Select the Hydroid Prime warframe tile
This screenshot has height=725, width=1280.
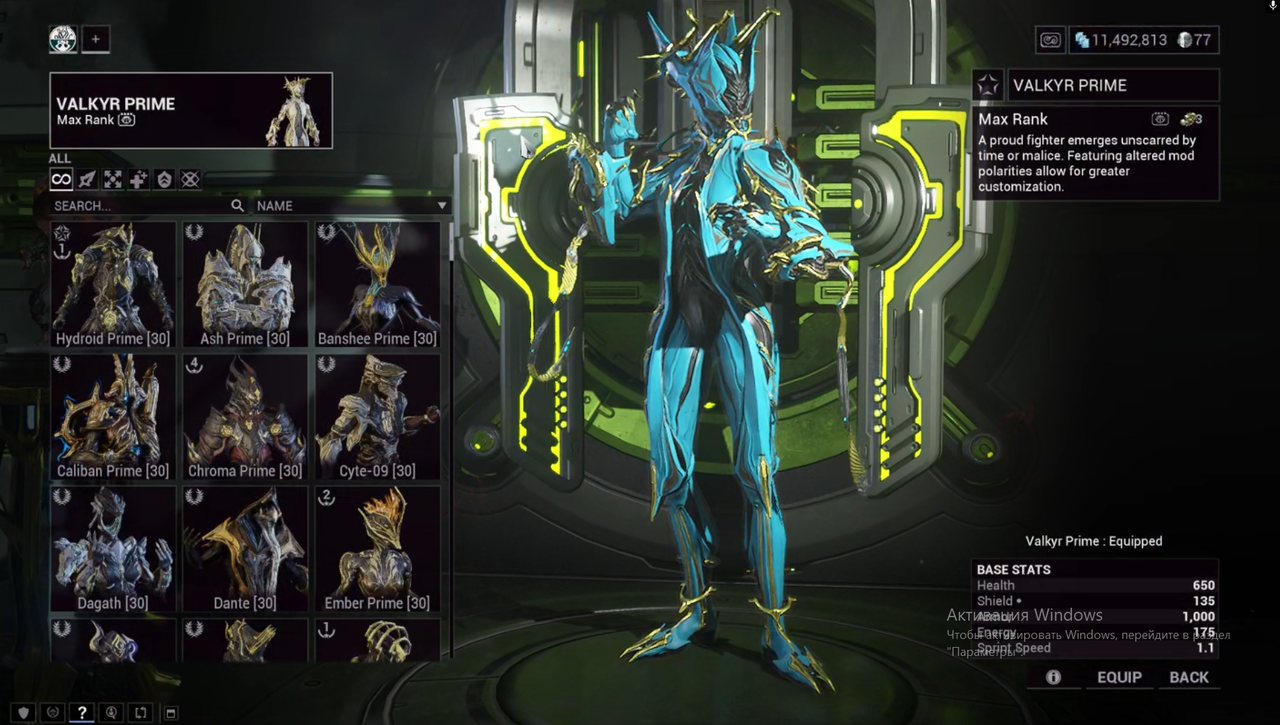tap(113, 285)
